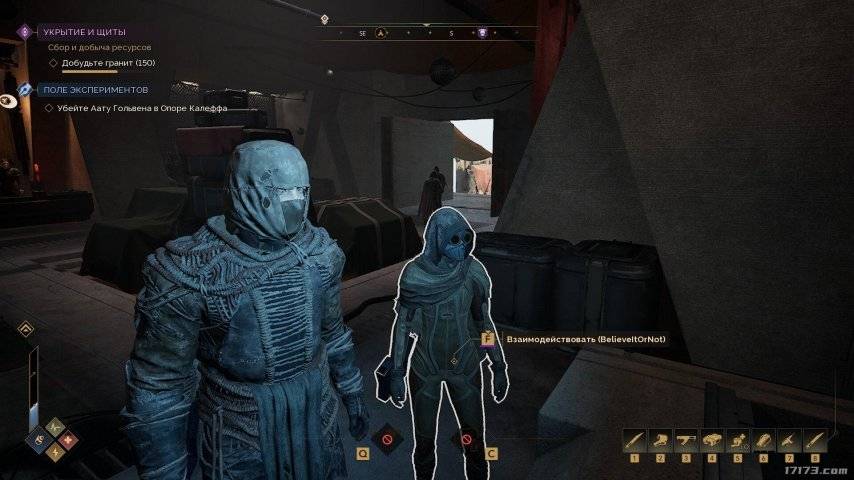Use the healing item in slot 5
This screenshot has width=854, height=480.
point(737,439)
